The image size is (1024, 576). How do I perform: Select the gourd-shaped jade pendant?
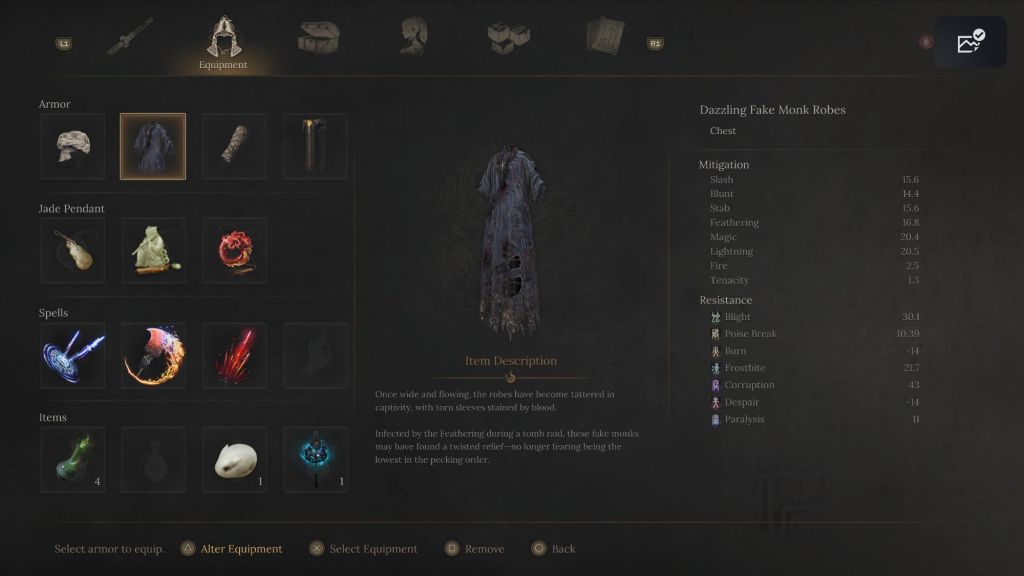click(72, 251)
